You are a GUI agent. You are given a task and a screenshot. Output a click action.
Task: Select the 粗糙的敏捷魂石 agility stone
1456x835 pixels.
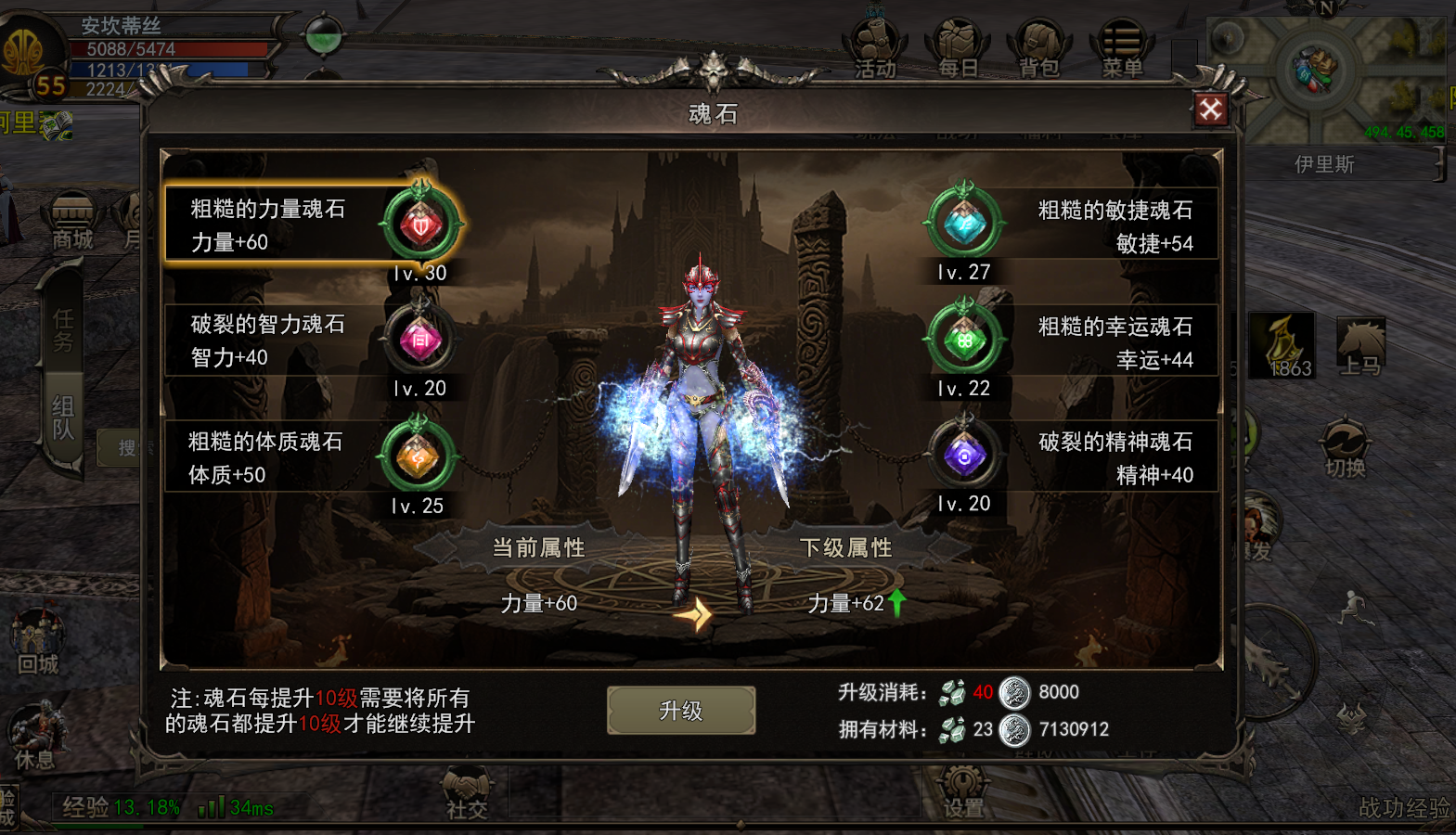click(1069, 225)
